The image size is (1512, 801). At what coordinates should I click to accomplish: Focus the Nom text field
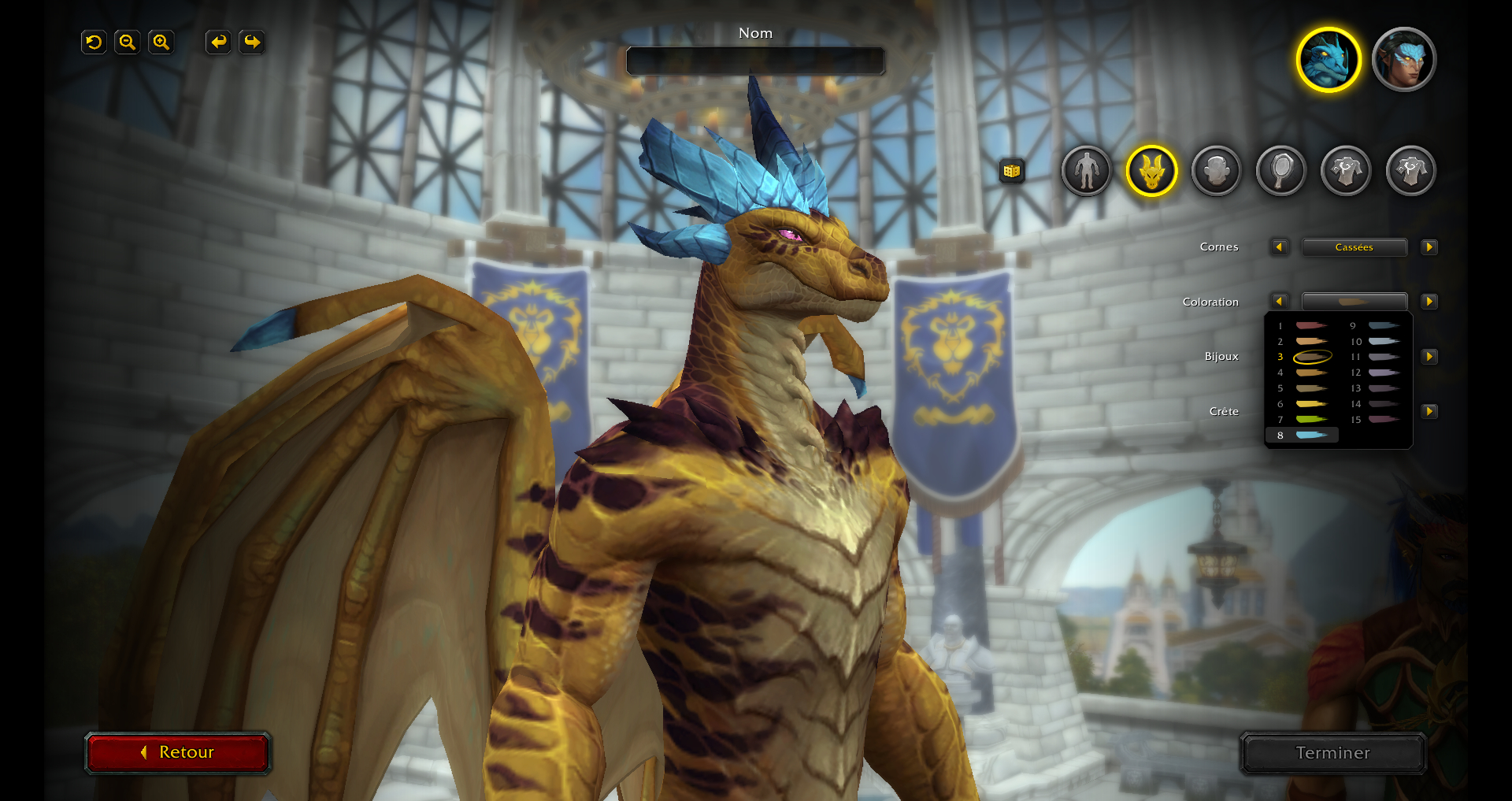[x=755, y=61]
